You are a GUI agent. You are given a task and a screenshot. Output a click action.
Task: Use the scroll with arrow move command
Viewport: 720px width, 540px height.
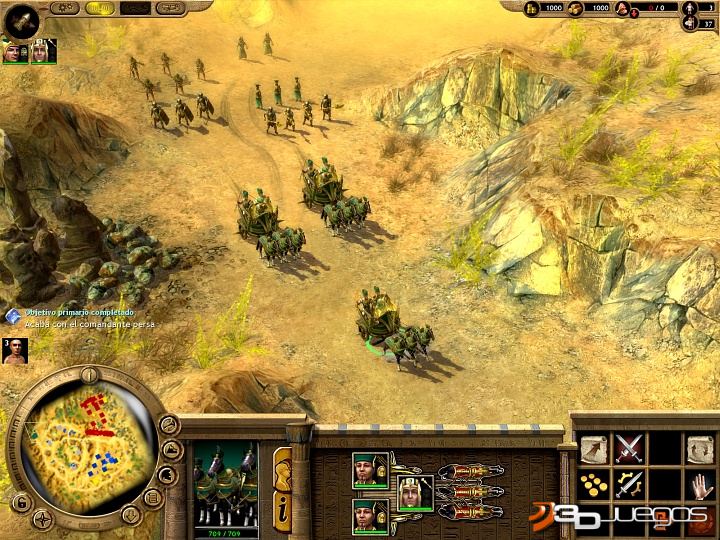595,449
